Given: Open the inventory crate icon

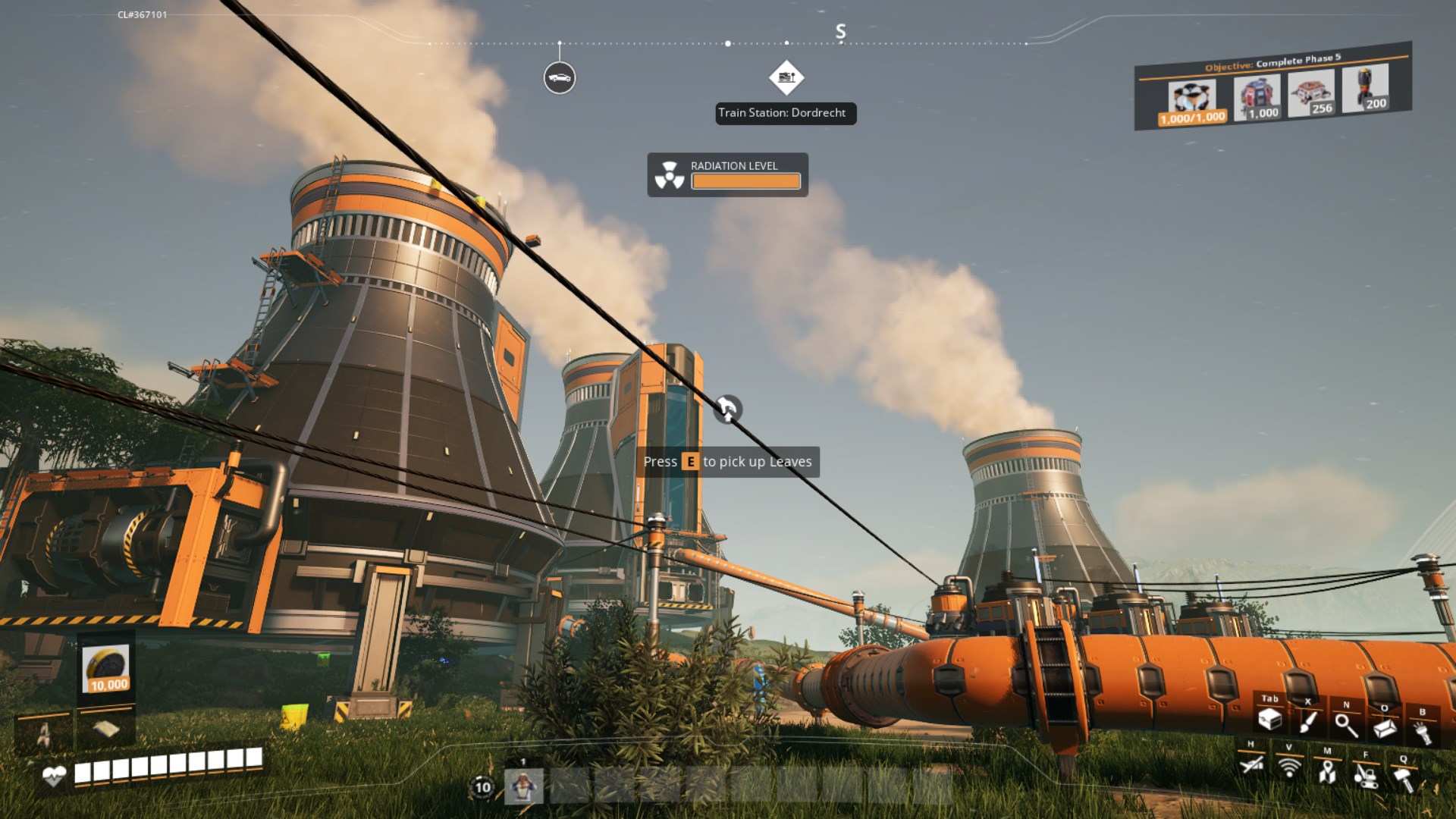Looking at the screenshot, I should [1269, 719].
